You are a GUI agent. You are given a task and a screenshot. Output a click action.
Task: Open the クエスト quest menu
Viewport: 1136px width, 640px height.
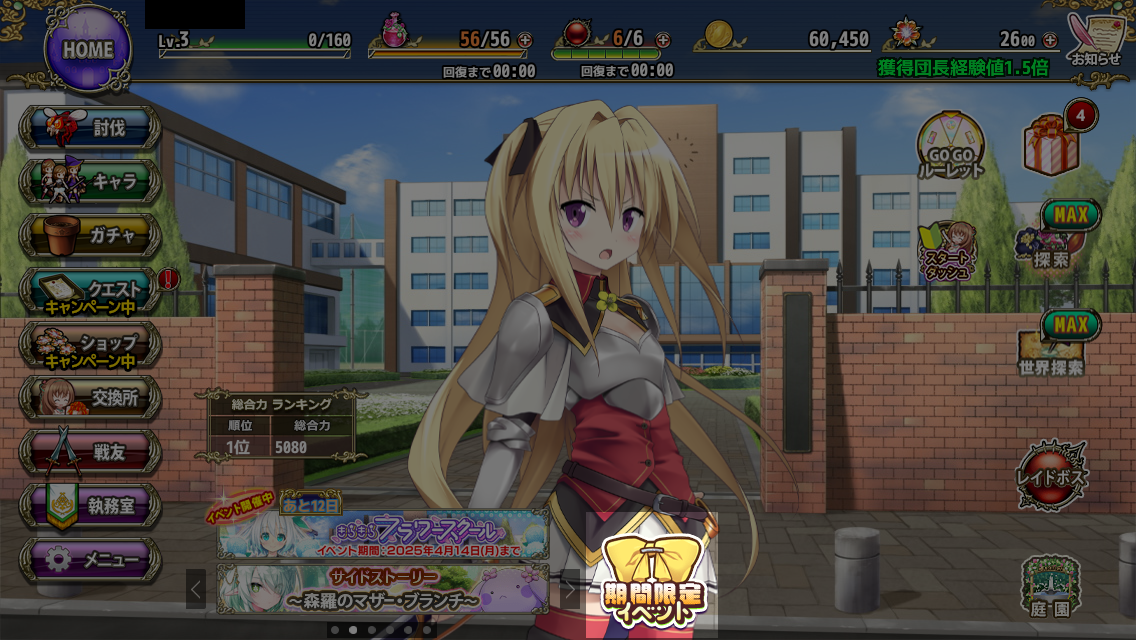[91, 290]
